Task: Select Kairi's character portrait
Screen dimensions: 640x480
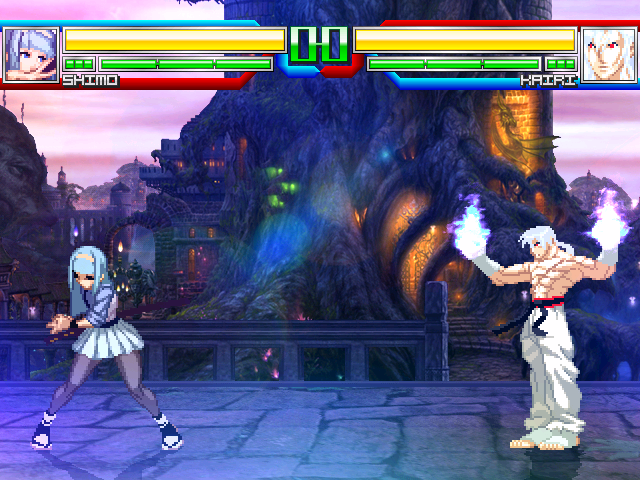Action: pyautogui.click(x=608, y=53)
